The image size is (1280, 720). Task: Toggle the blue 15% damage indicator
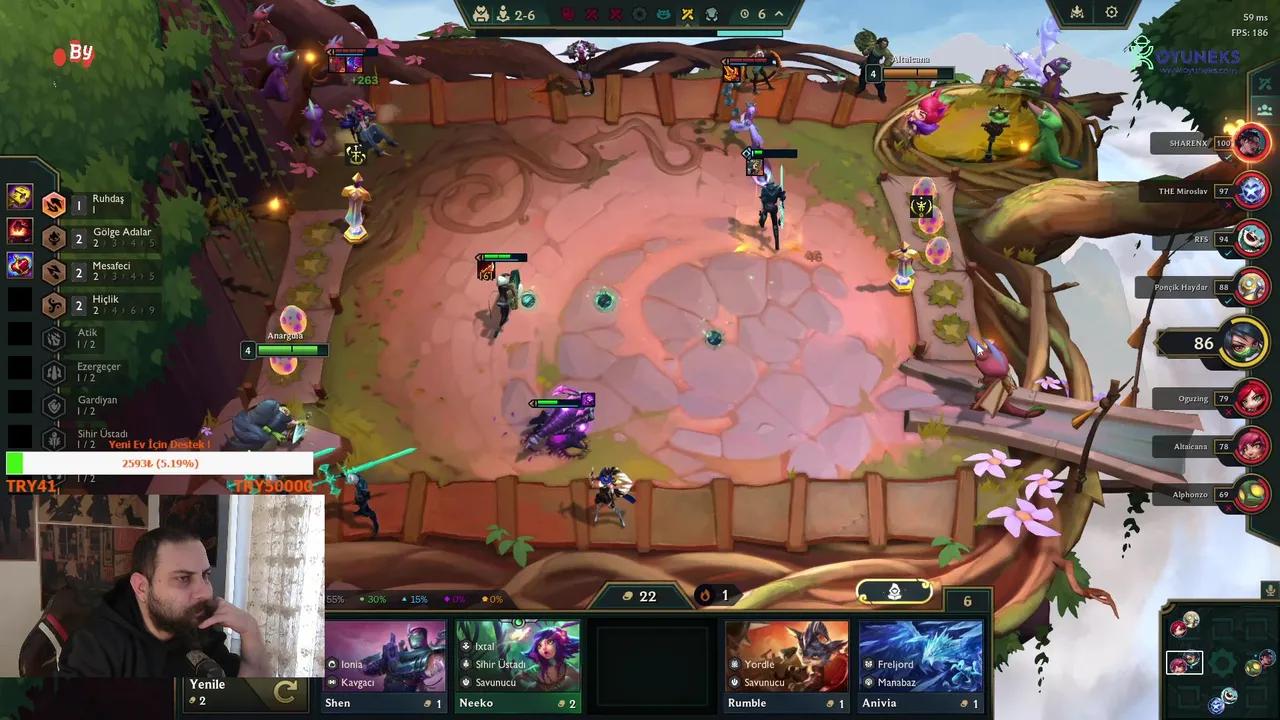[x=417, y=599]
